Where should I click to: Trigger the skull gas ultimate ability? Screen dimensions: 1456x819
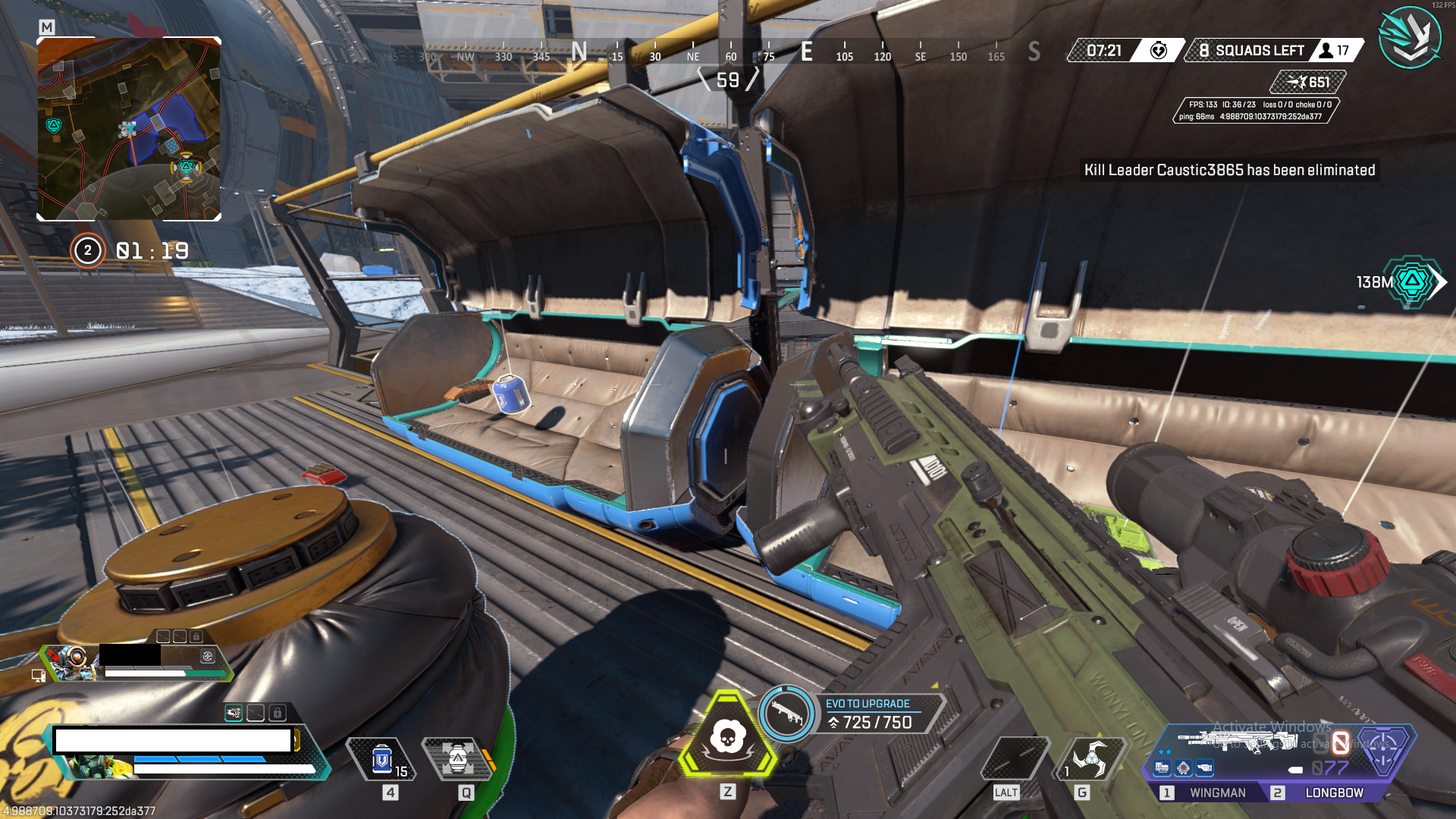[x=727, y=737]
